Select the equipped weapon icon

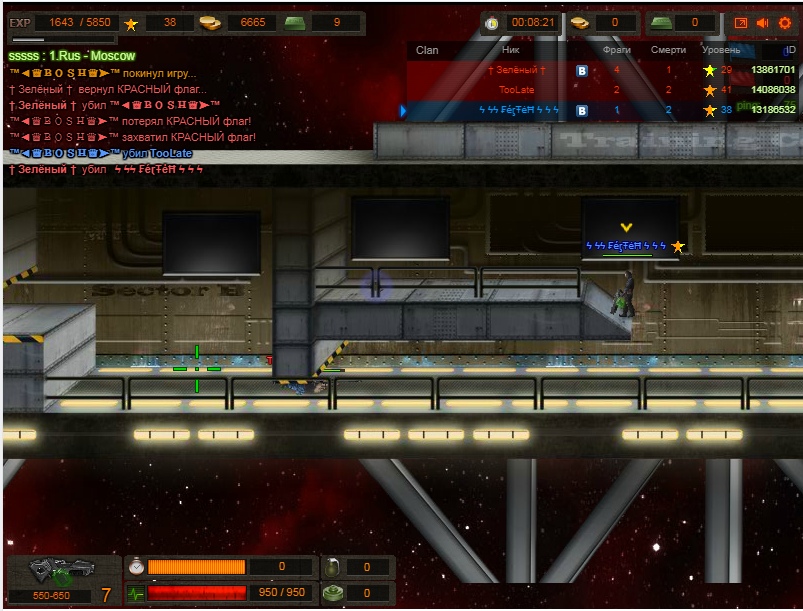point(50,572)
